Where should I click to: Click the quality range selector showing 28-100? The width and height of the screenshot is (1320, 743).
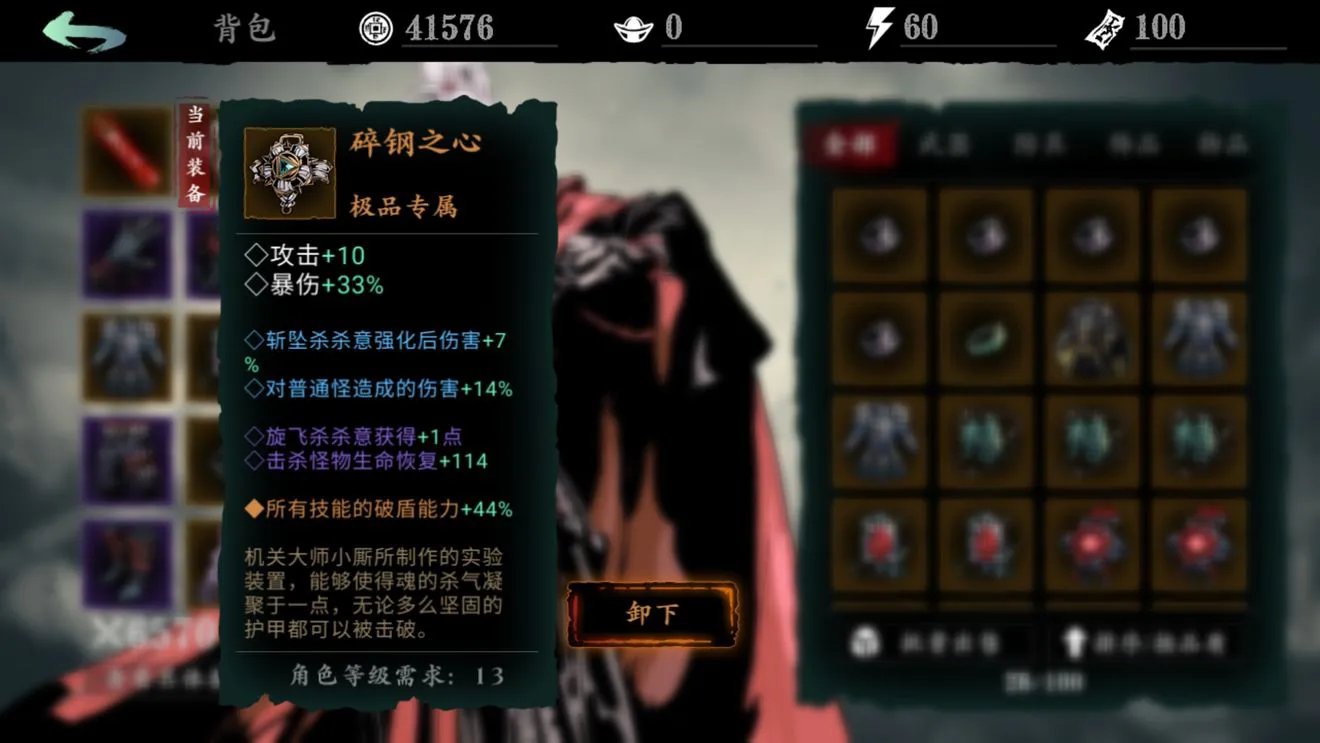(x=1042, y=678)
